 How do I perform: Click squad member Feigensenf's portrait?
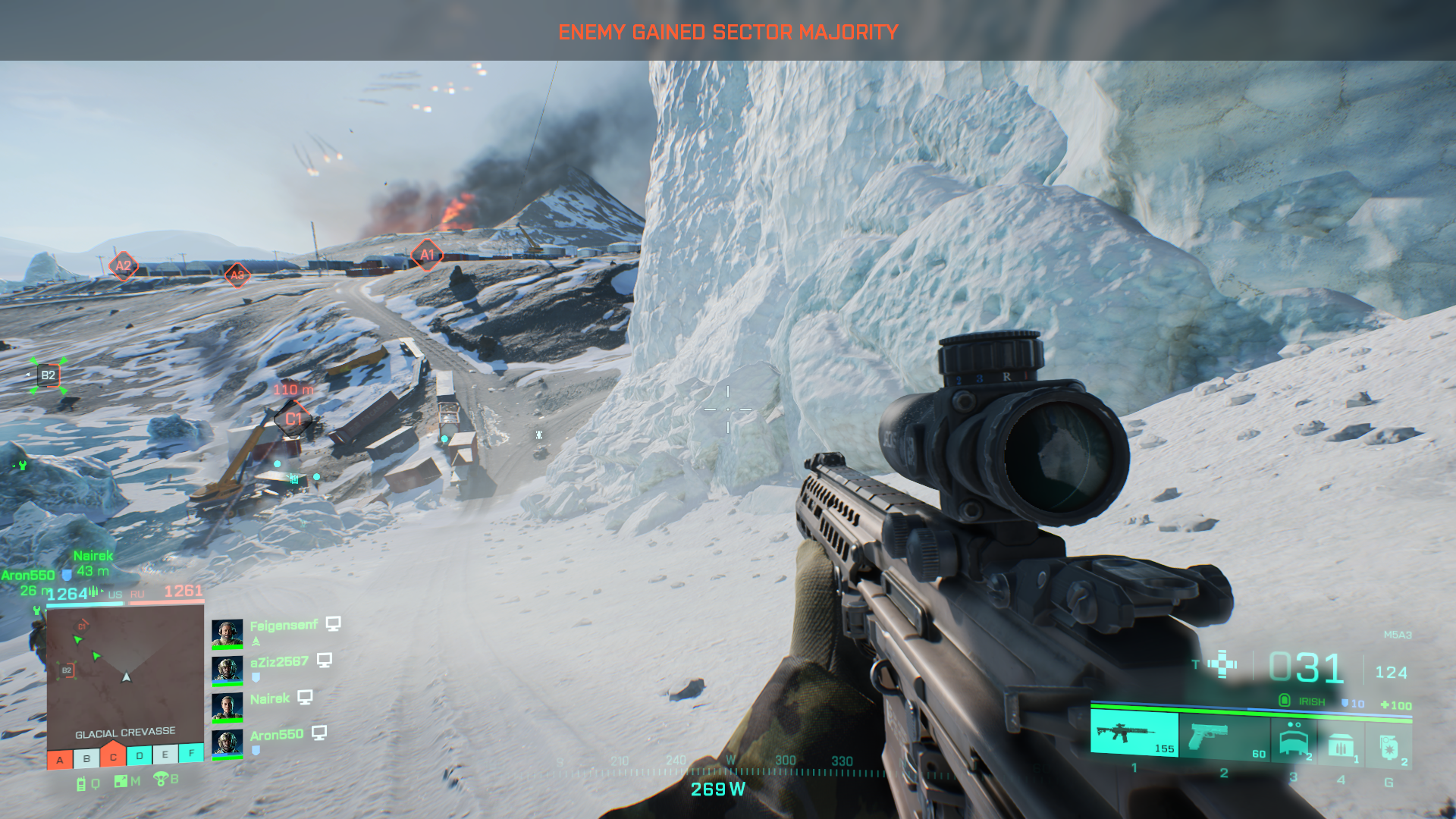pyautogui.click(x=227, y=633)
